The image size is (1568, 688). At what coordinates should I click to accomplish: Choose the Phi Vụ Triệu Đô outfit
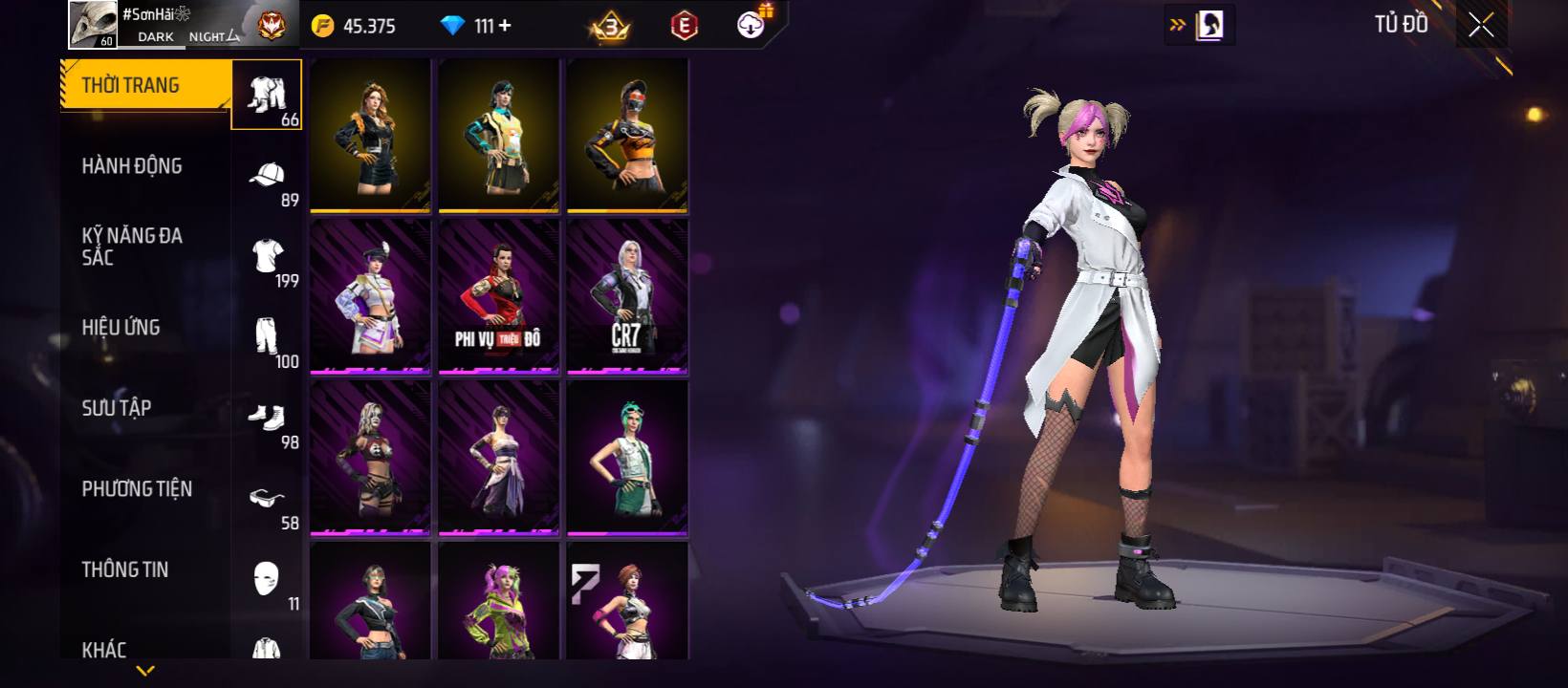click(498, 296)
